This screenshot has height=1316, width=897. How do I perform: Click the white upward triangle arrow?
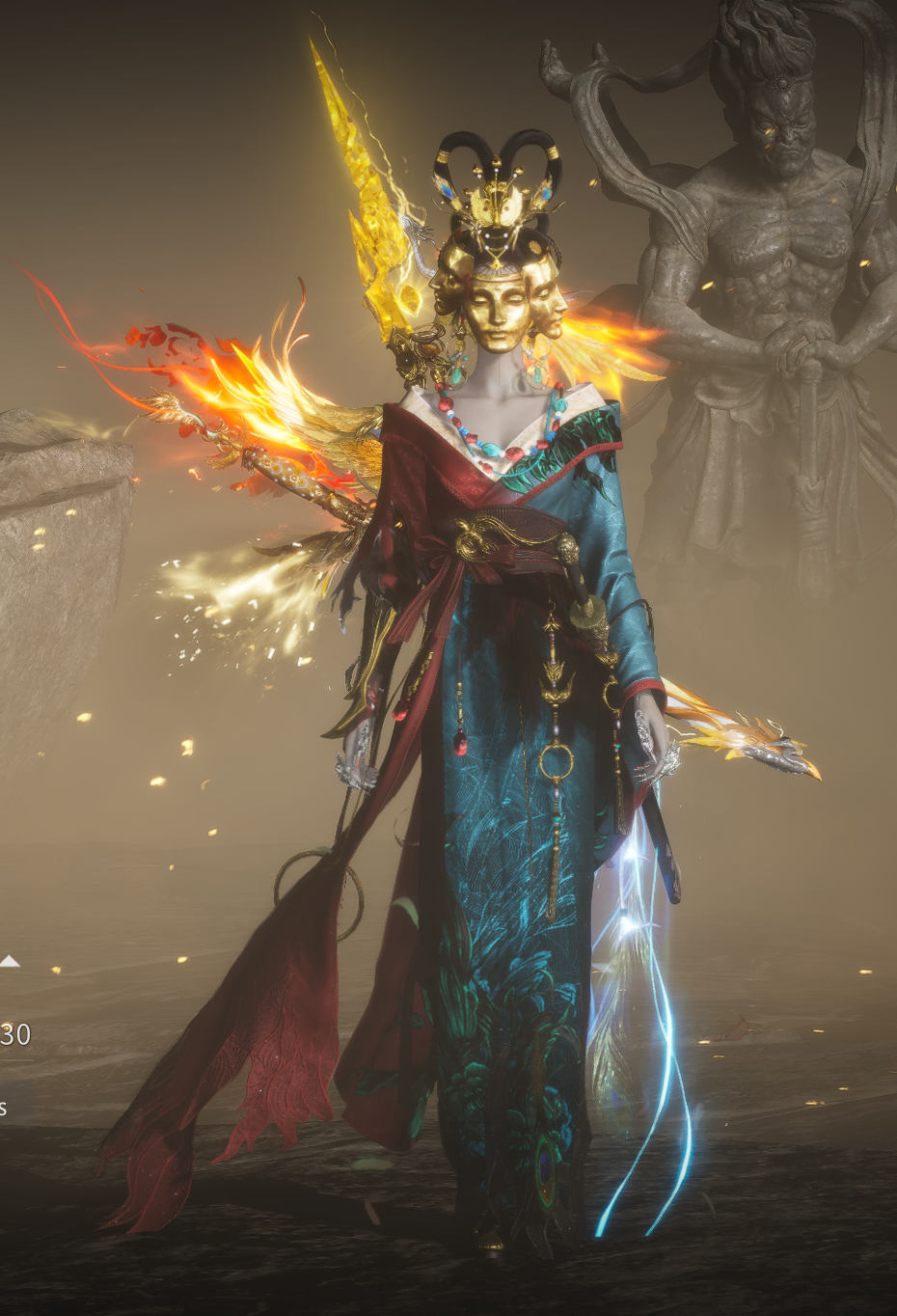point(10,960)
